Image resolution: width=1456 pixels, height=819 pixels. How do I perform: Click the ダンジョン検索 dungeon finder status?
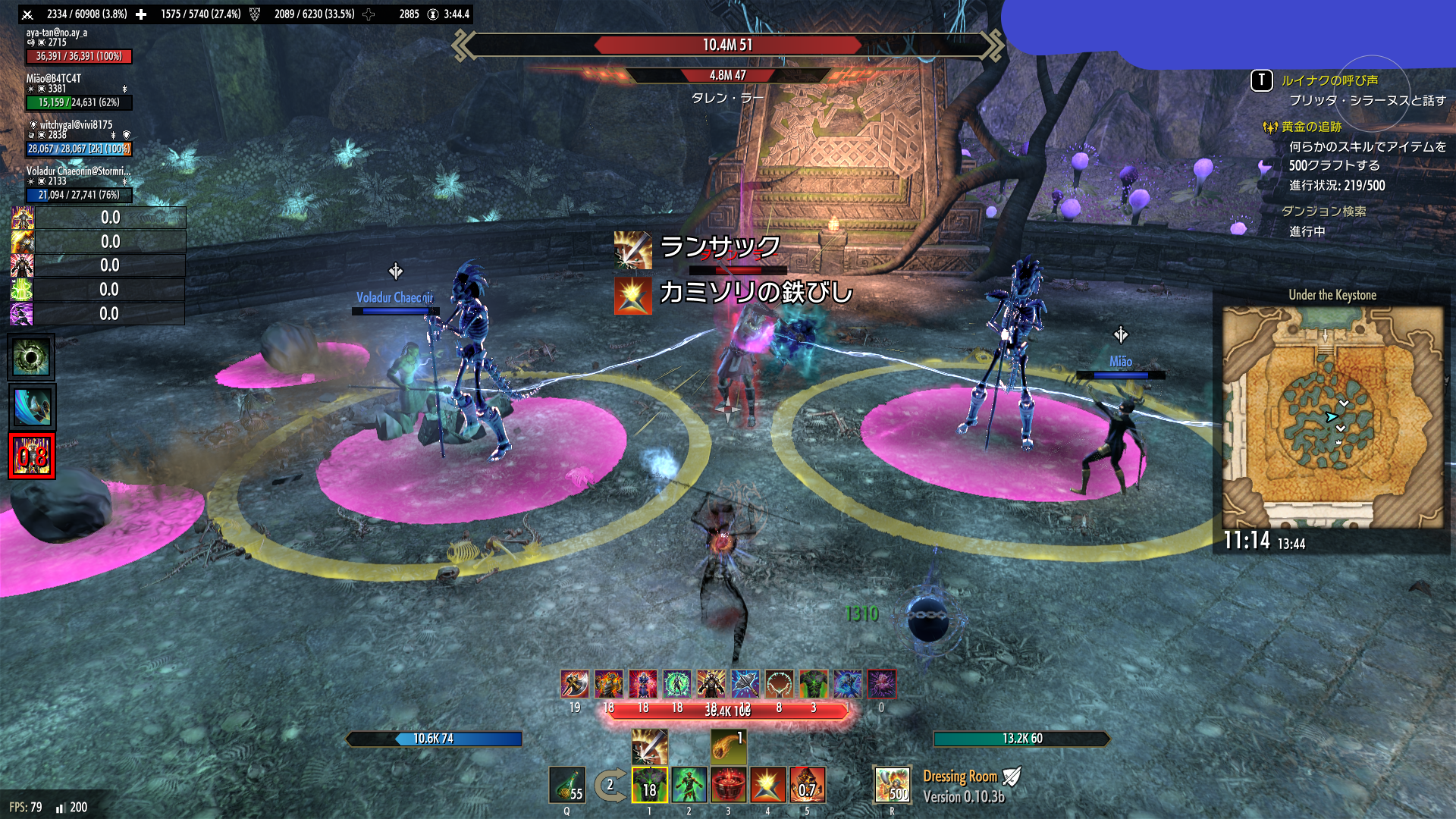1323,212
